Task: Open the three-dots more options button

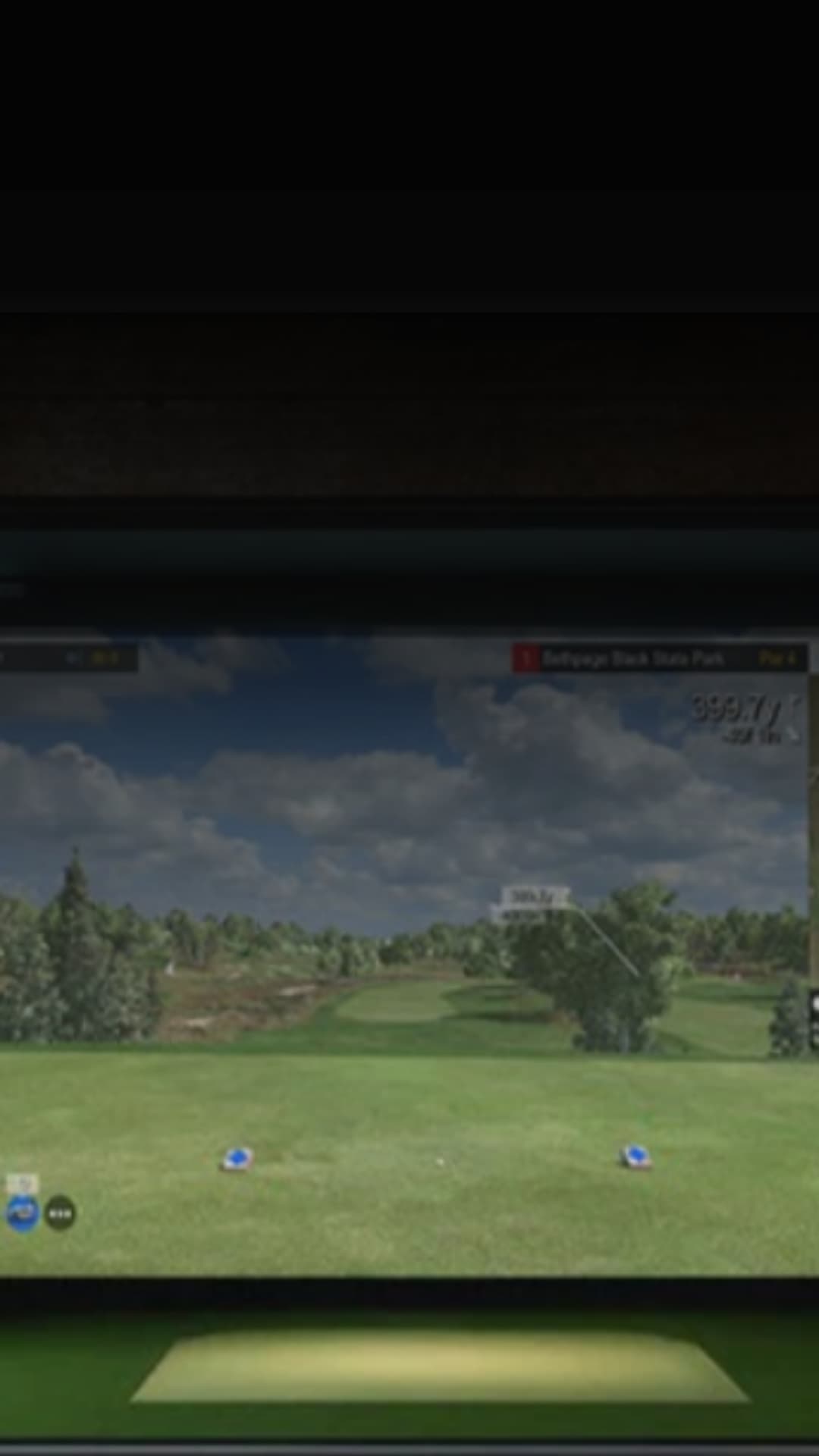Action: click(x=60, y=1214)
